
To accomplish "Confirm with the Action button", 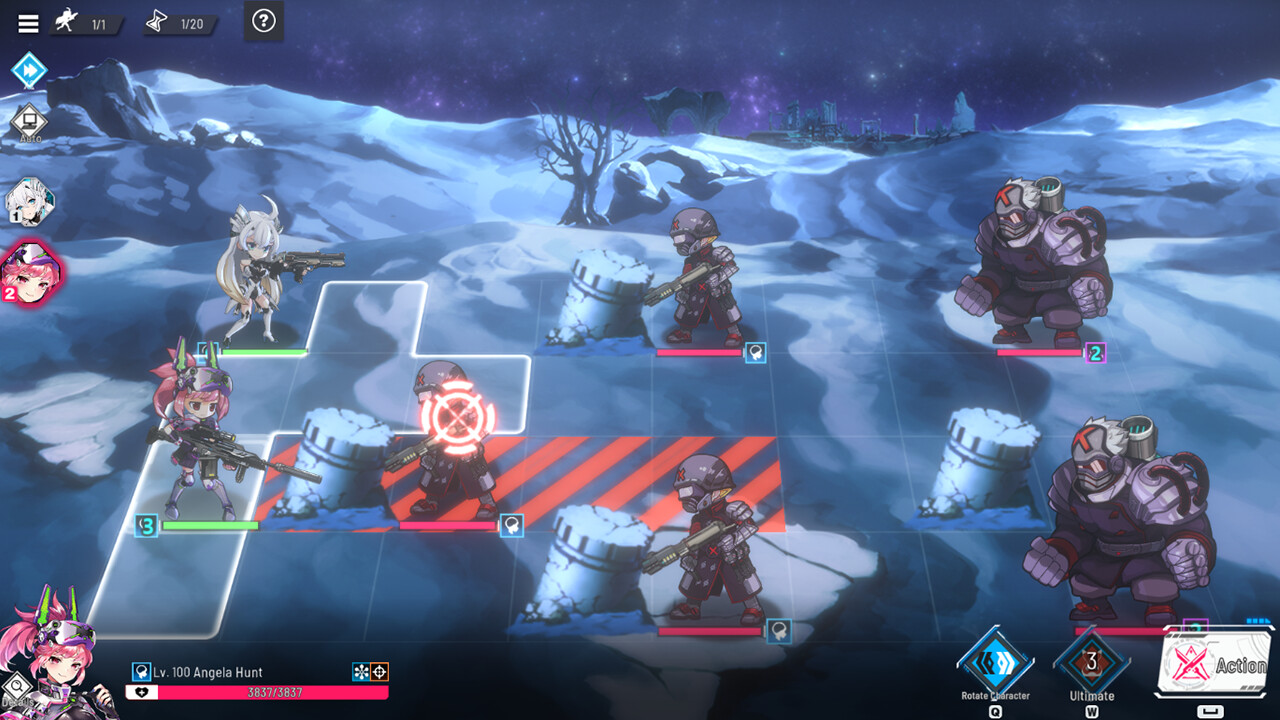I will 1215,664.
